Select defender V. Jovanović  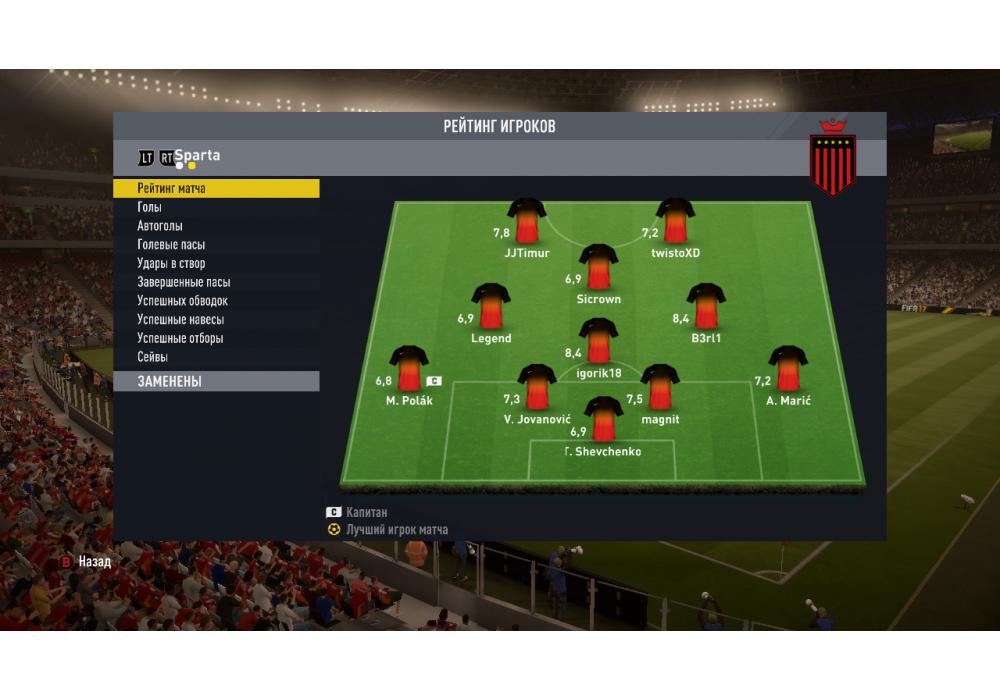point(537,388)
